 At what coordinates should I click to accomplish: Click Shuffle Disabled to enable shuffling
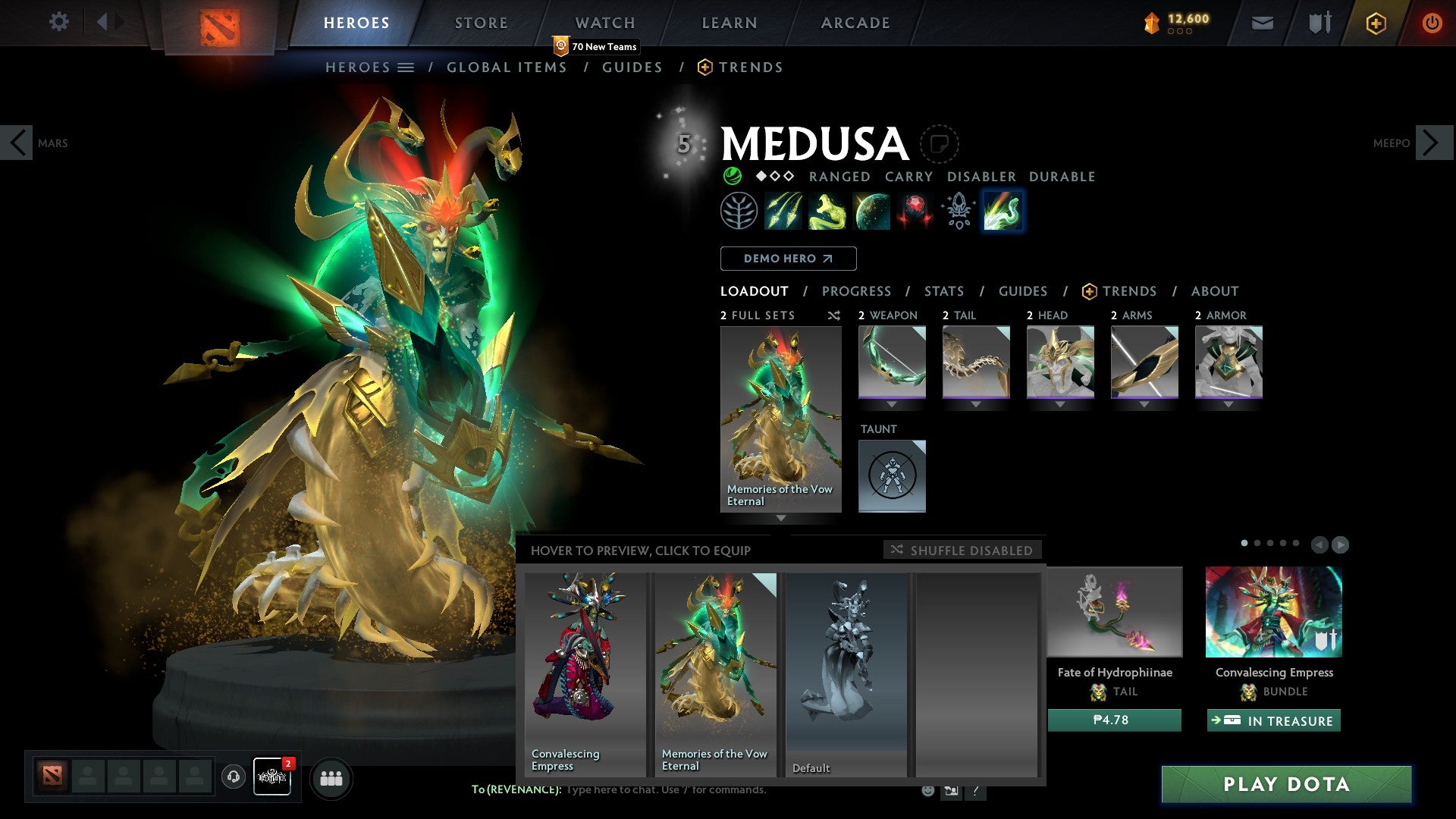point(963,551)
